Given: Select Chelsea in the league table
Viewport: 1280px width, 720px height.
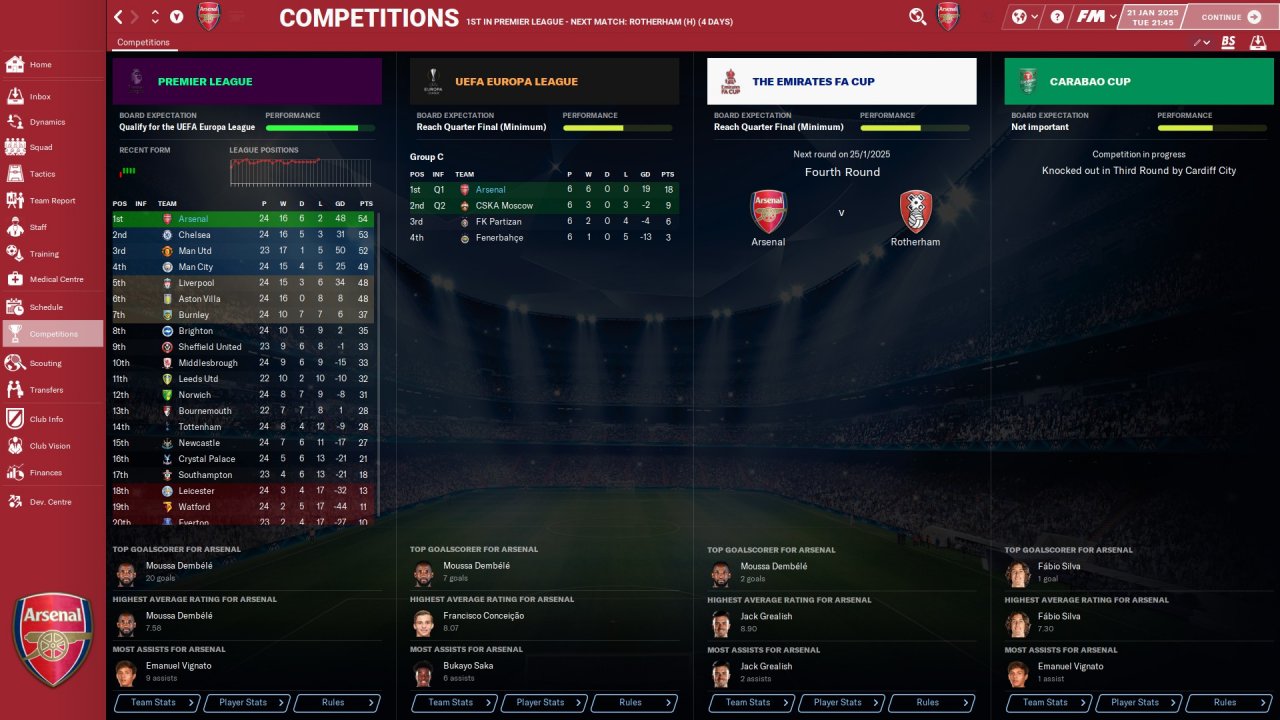Looking at the screenshot, I should pos(196,235).
